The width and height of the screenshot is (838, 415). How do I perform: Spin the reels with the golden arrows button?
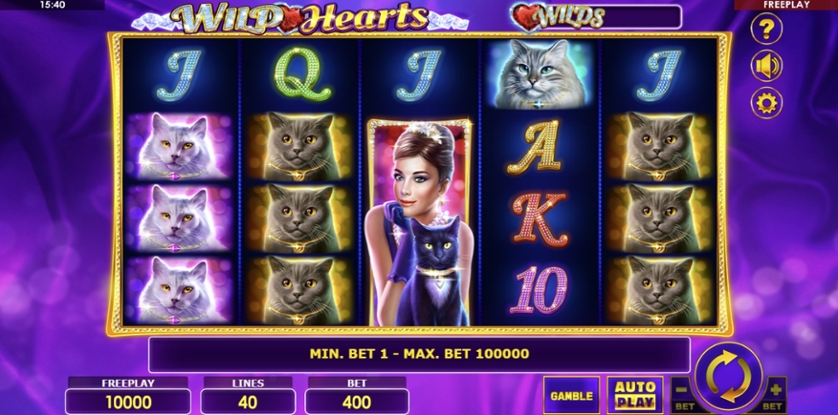(x=728, y=379)
